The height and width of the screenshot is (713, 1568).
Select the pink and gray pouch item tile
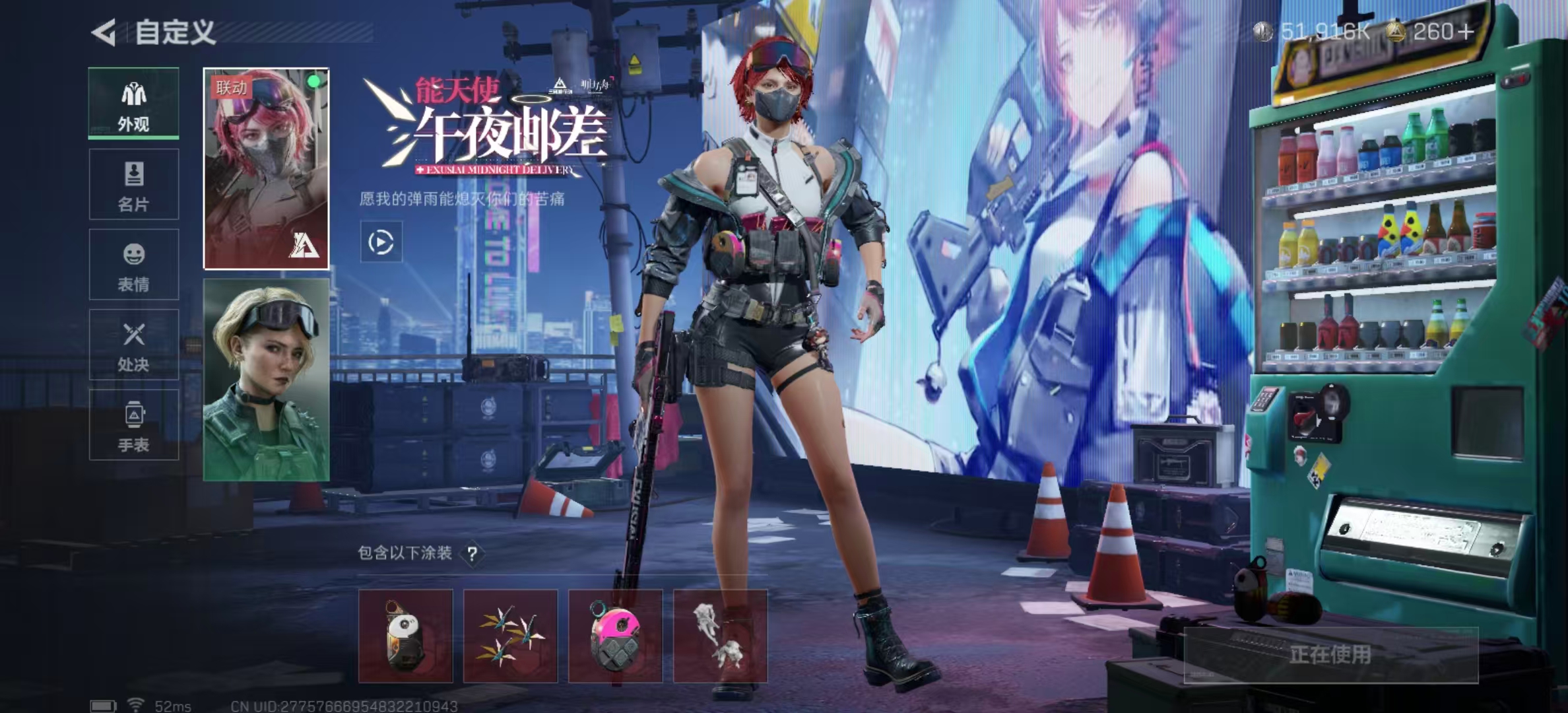click(x=615, y=636)
